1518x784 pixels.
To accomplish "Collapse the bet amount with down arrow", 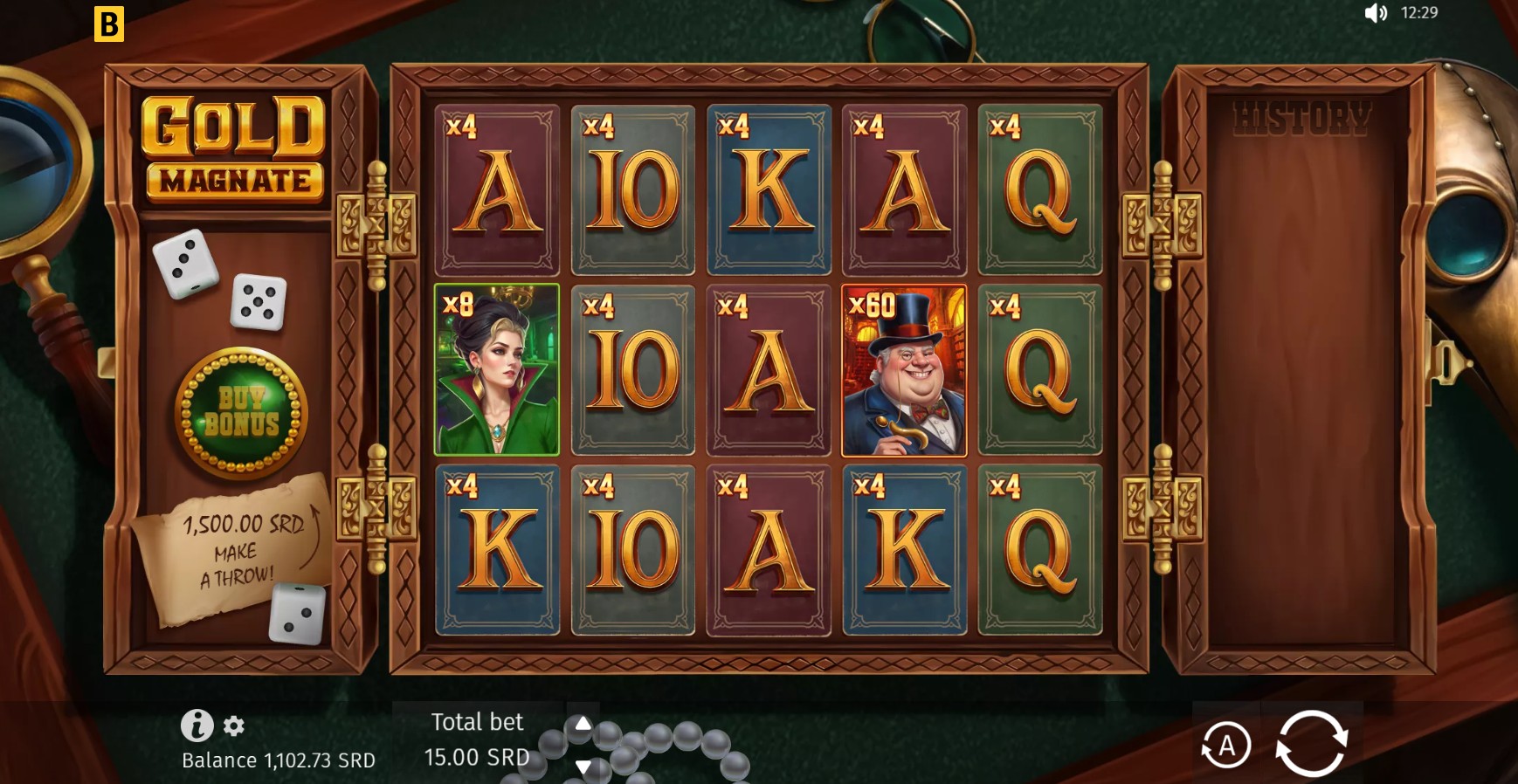I will tap(585, 768).
